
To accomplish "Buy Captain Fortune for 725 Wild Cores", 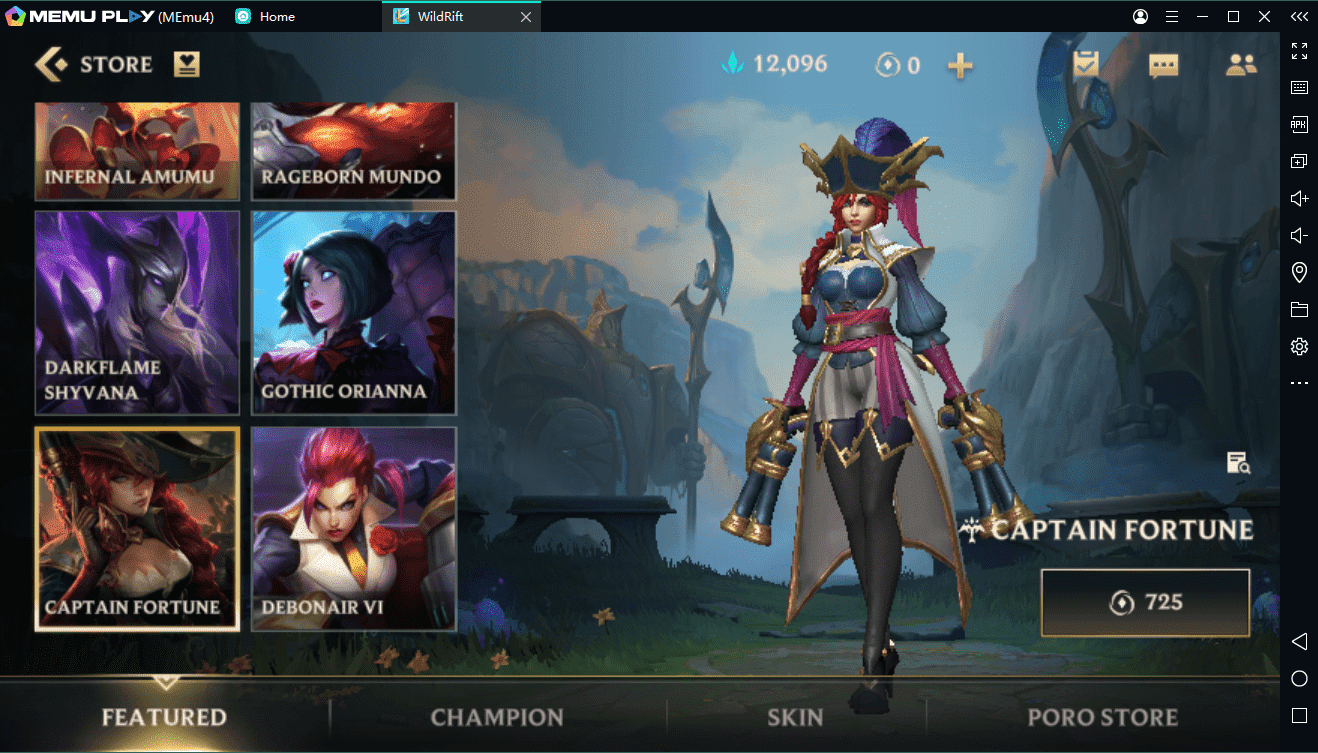I will (1145, 603).
